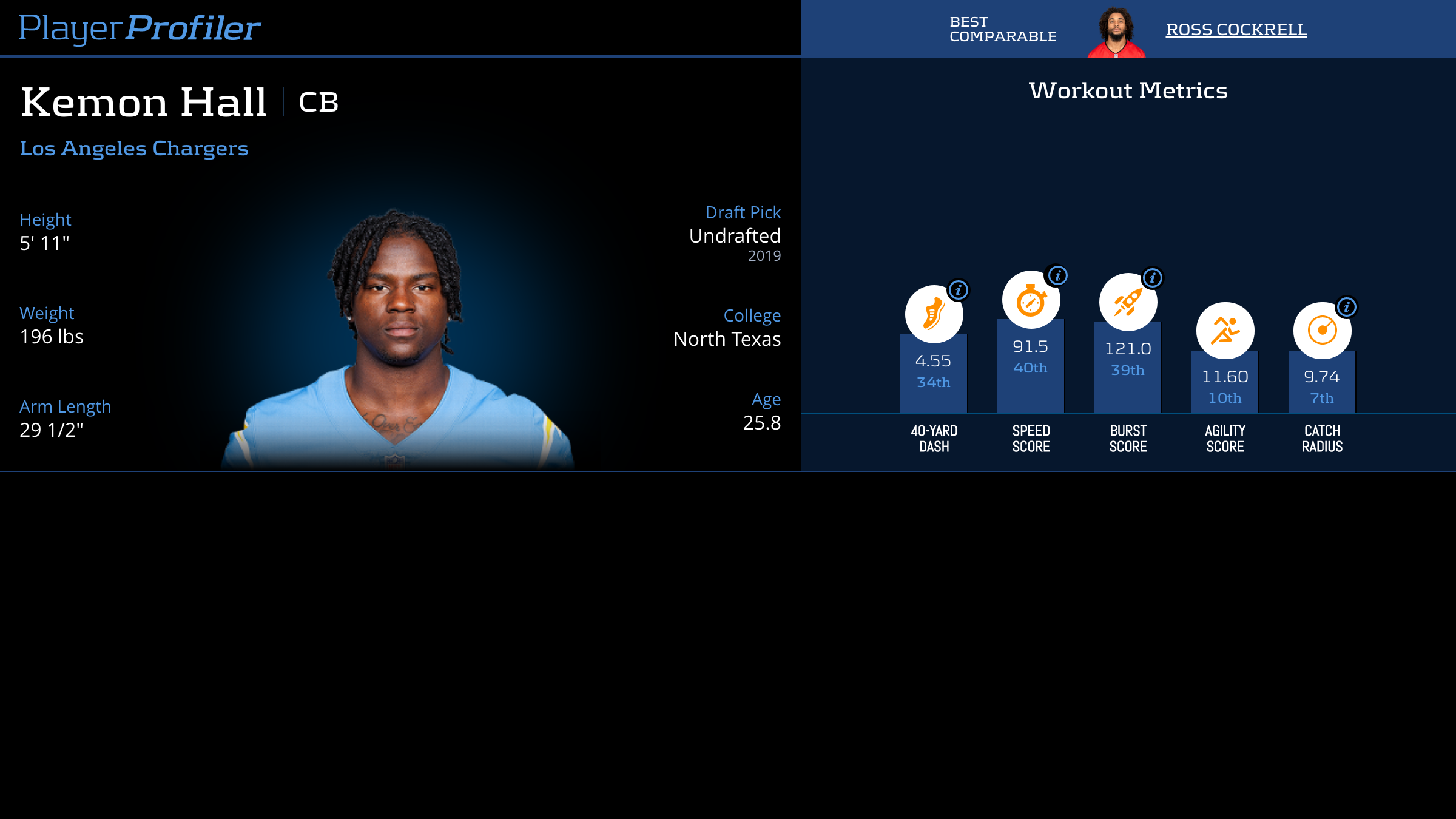Click Ross Cockrell's headshot thumbnail
The image size is (1456, 819).
pos(1116,33)
